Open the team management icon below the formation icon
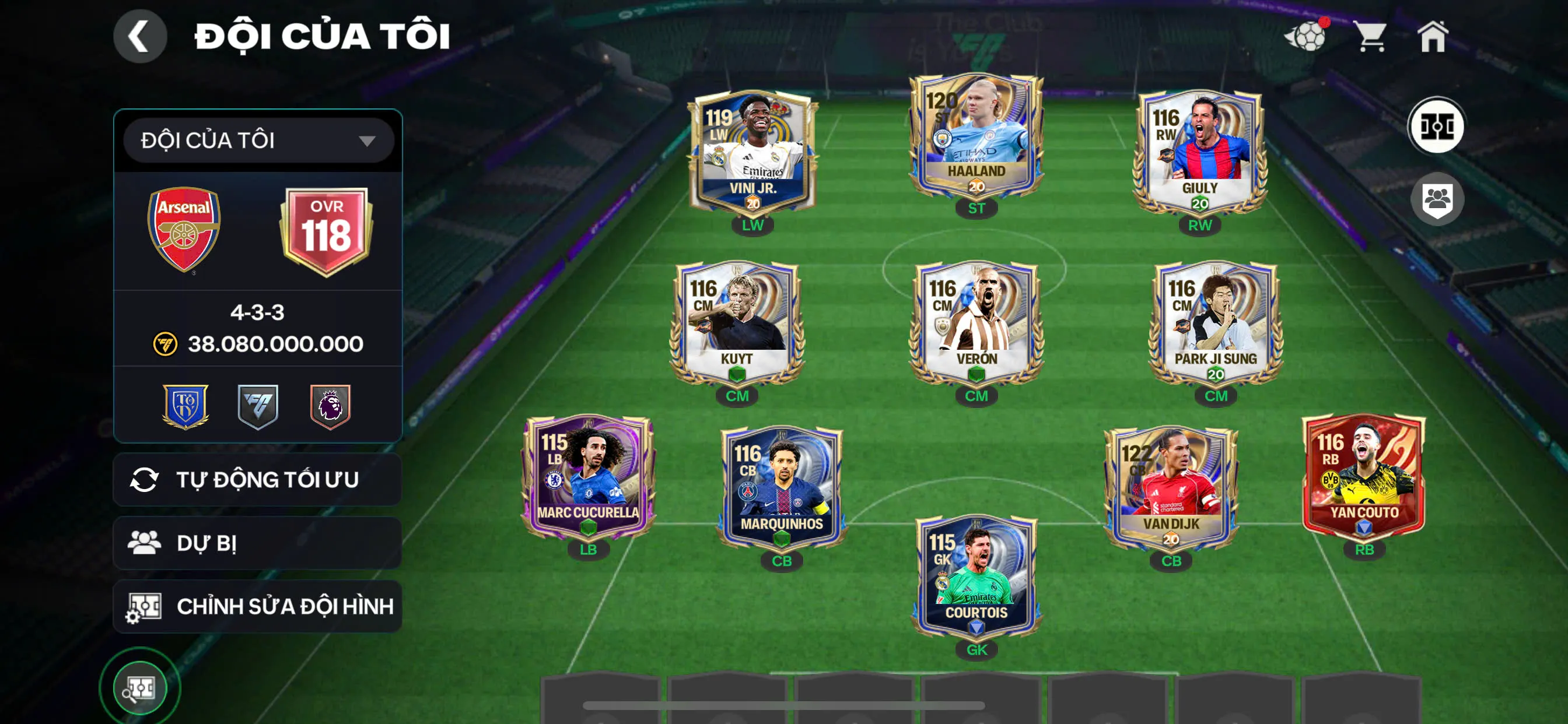 coord(1439,199)
